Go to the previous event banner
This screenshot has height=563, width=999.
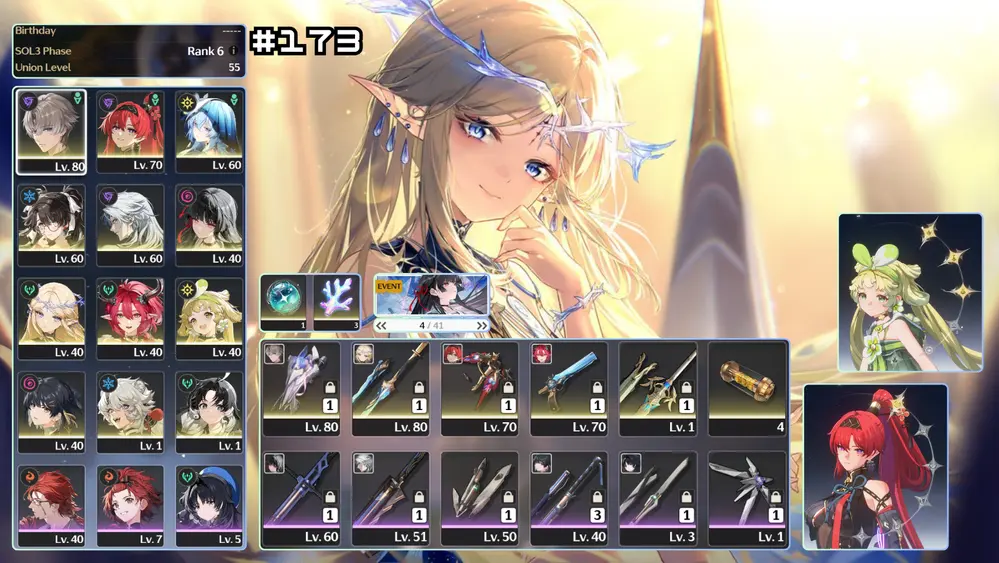(x=381, y=325)
